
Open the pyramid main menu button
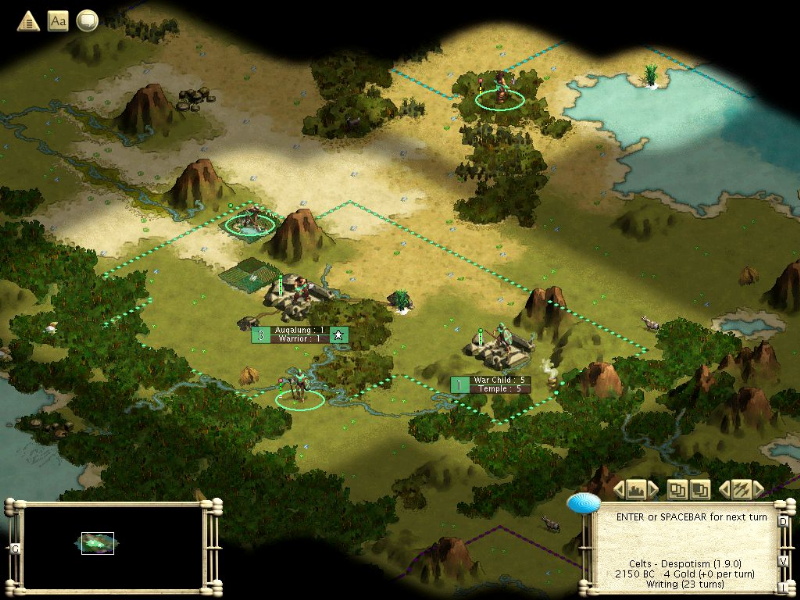click(27, 20)
